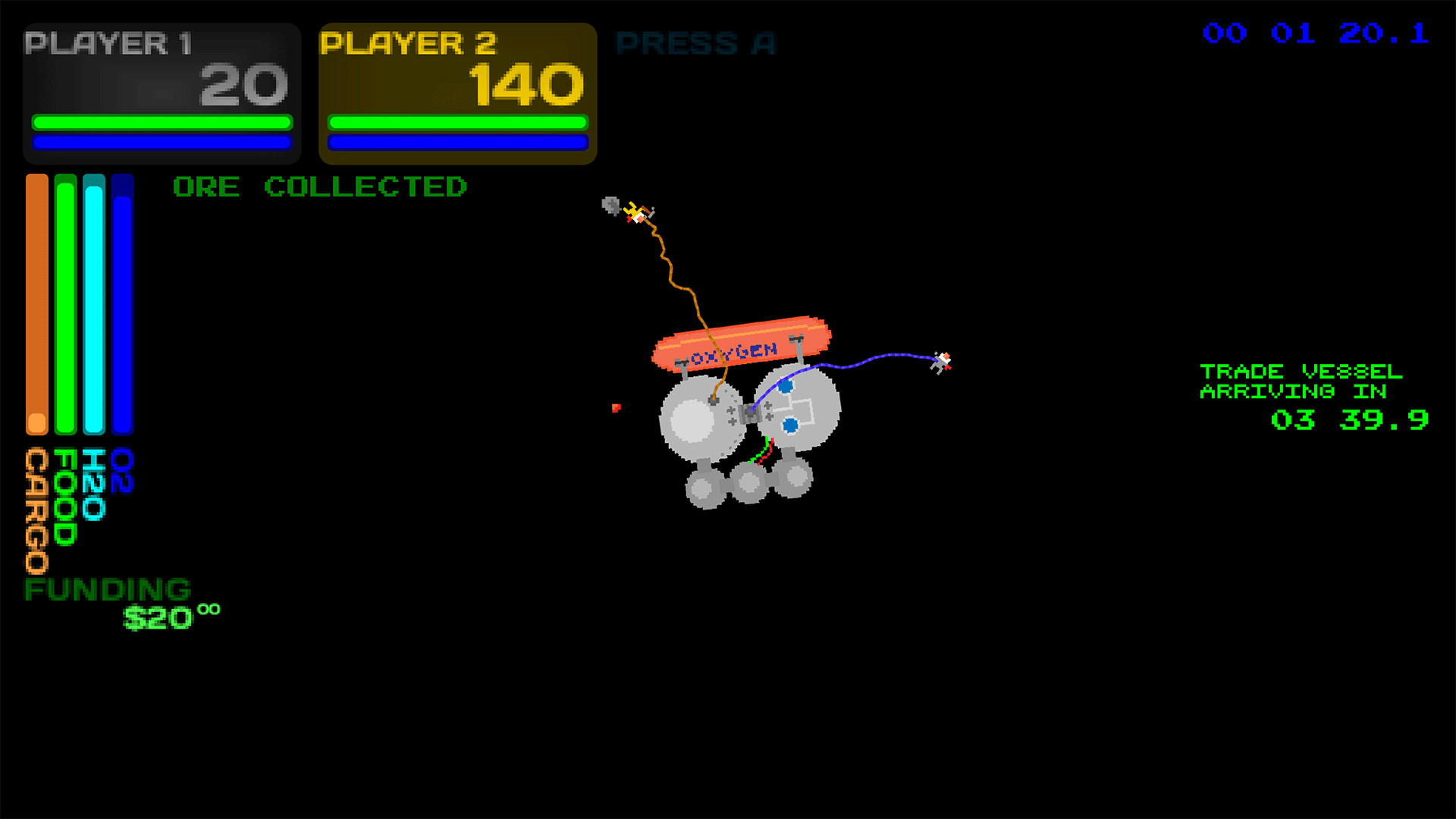Viewport: 1456px width, 819px height.
Task: Toggle the Player 1 green health bar
Action: 162,121
